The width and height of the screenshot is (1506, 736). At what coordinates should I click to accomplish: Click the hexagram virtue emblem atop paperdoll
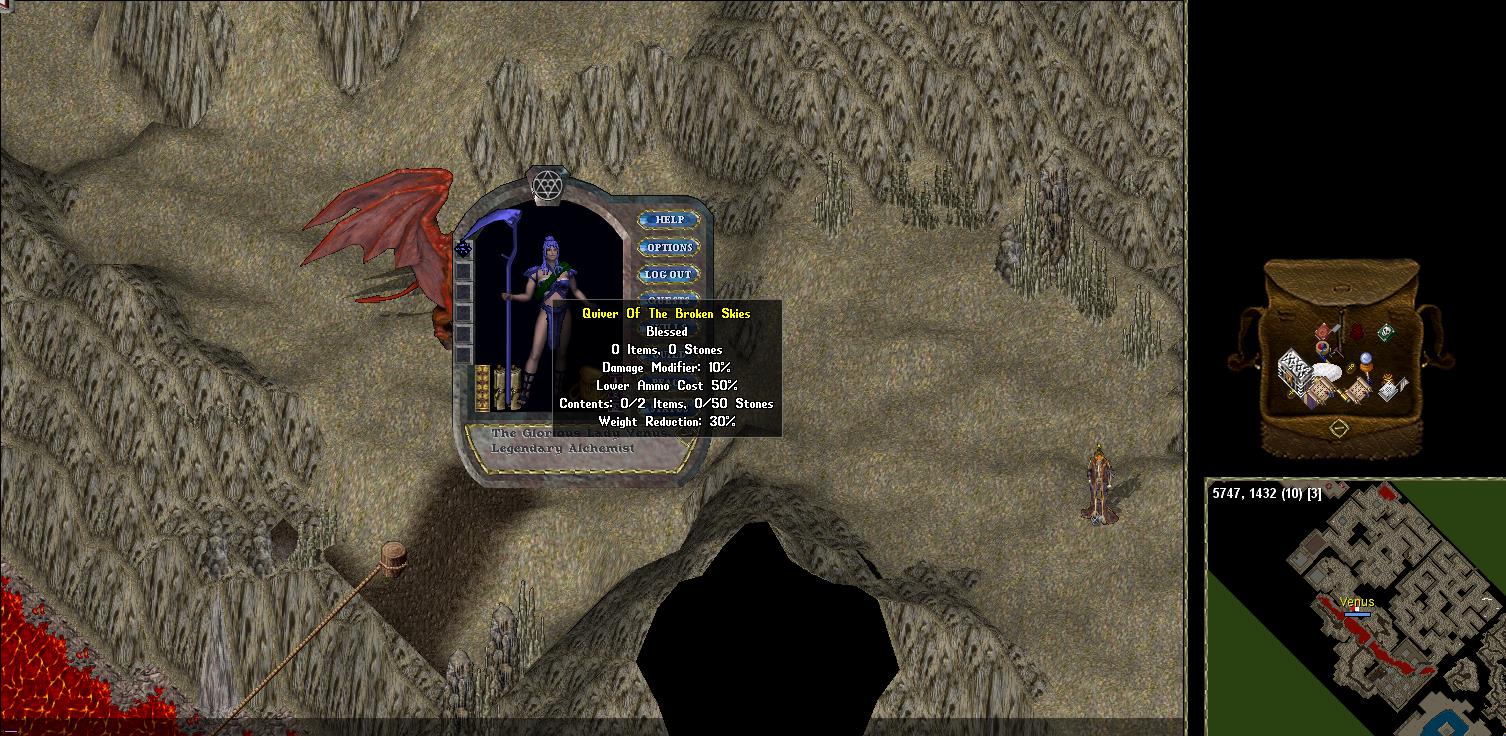pyautogui.click(x=545, y=186)
